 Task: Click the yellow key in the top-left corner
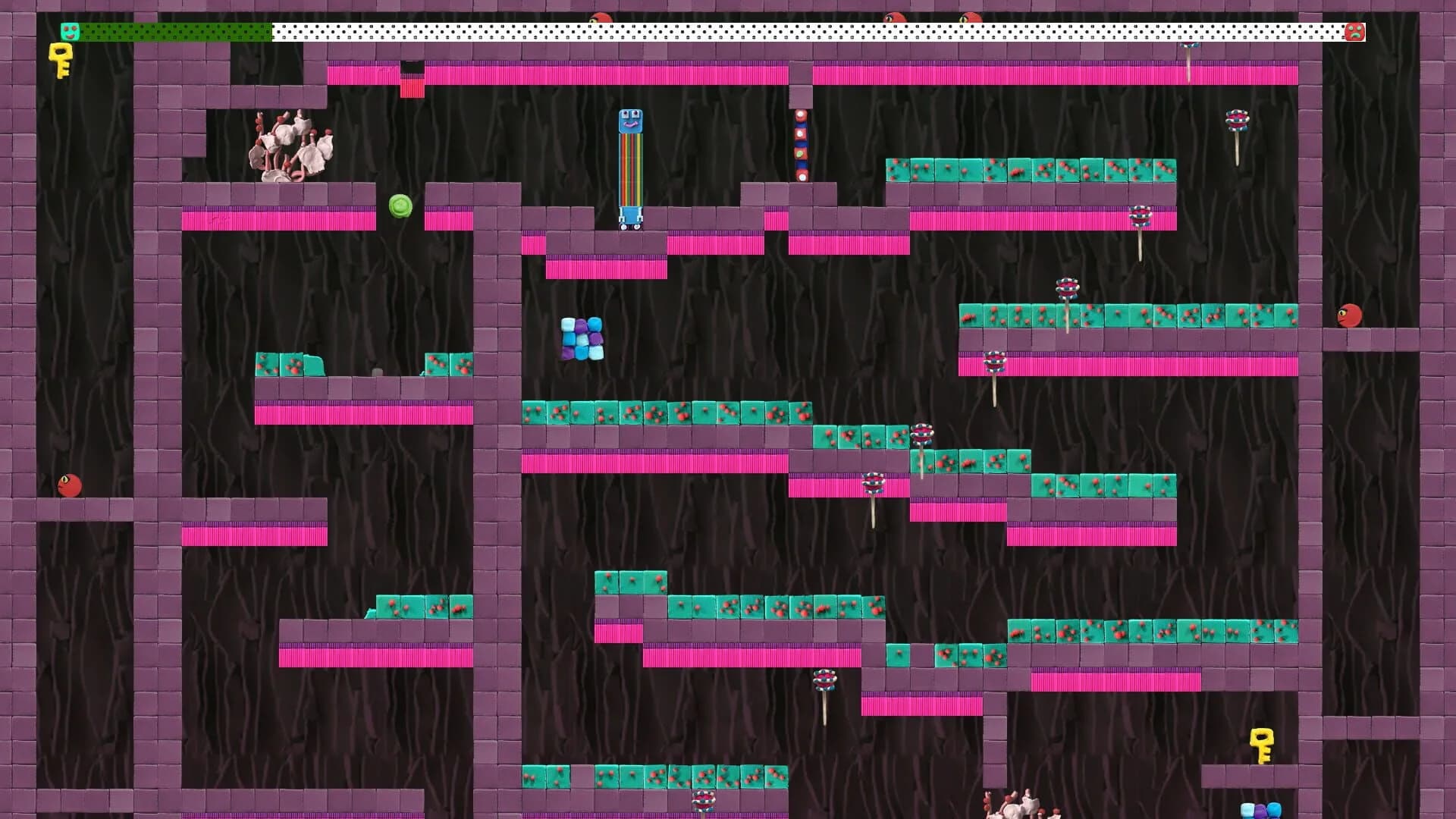click(x=59, y=61)
